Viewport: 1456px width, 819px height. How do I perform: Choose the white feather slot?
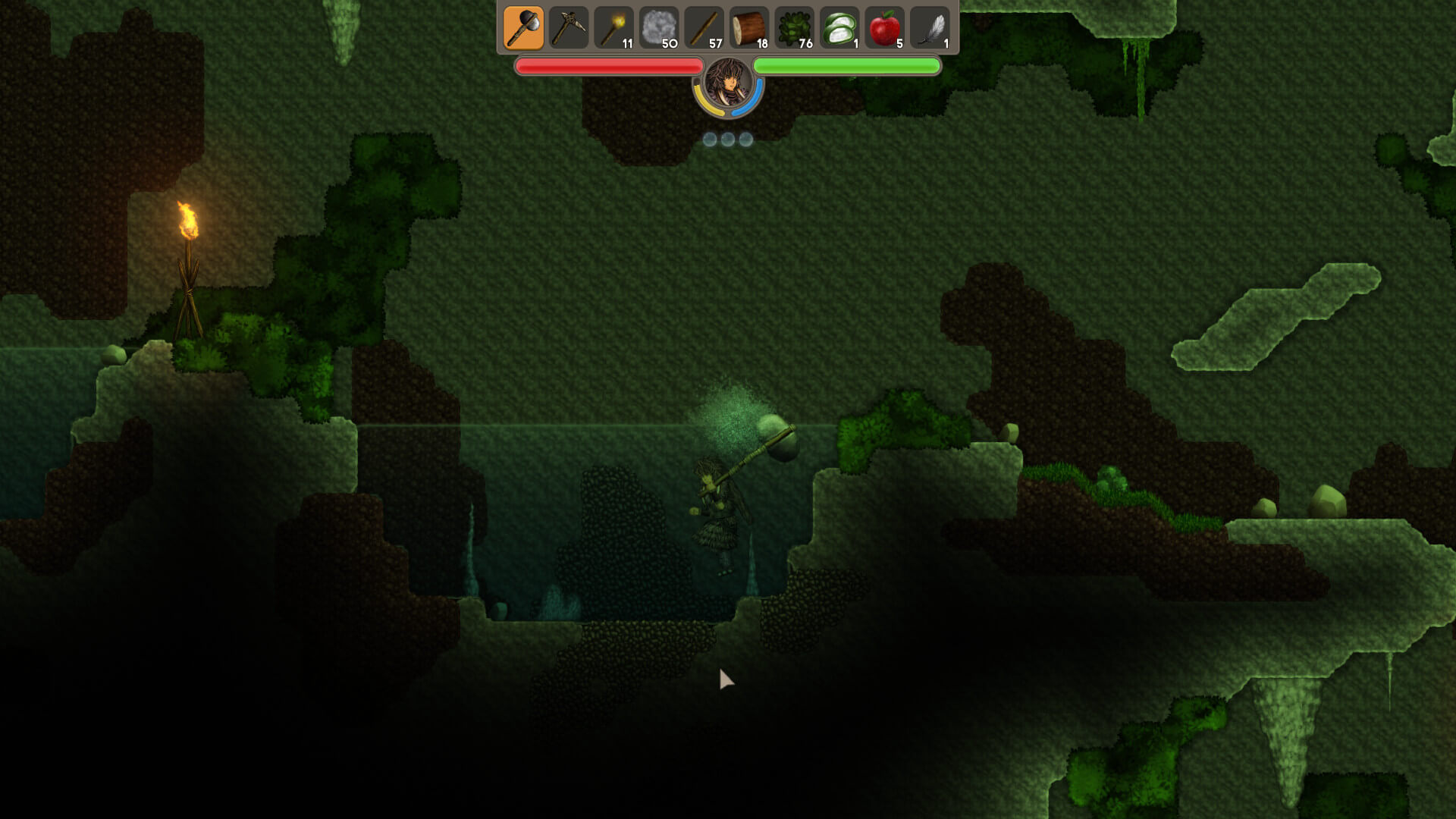930,29
